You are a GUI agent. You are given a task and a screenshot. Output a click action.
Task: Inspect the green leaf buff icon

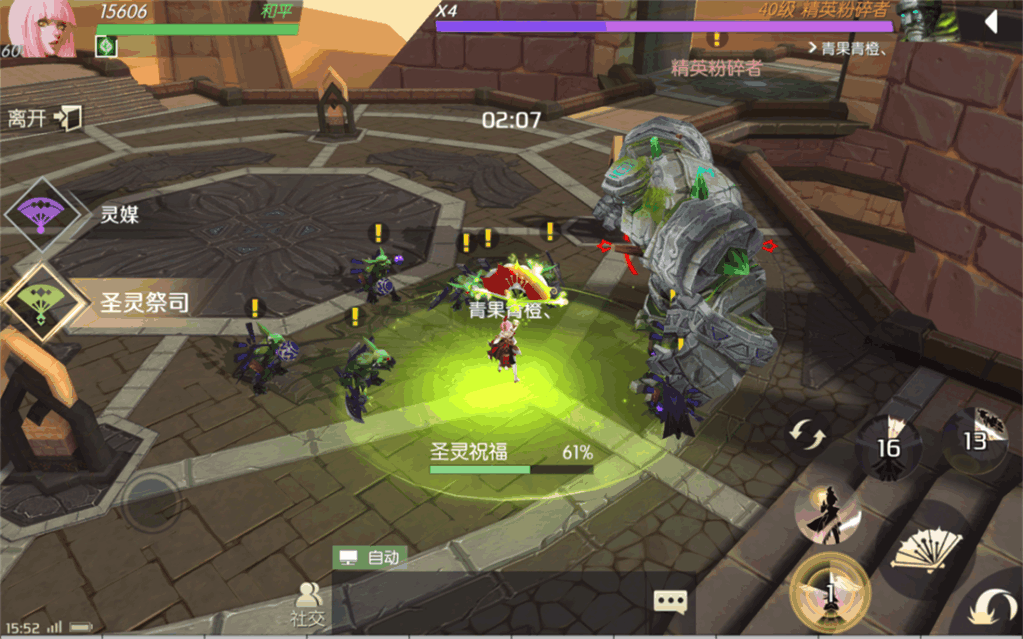[107, 46]
